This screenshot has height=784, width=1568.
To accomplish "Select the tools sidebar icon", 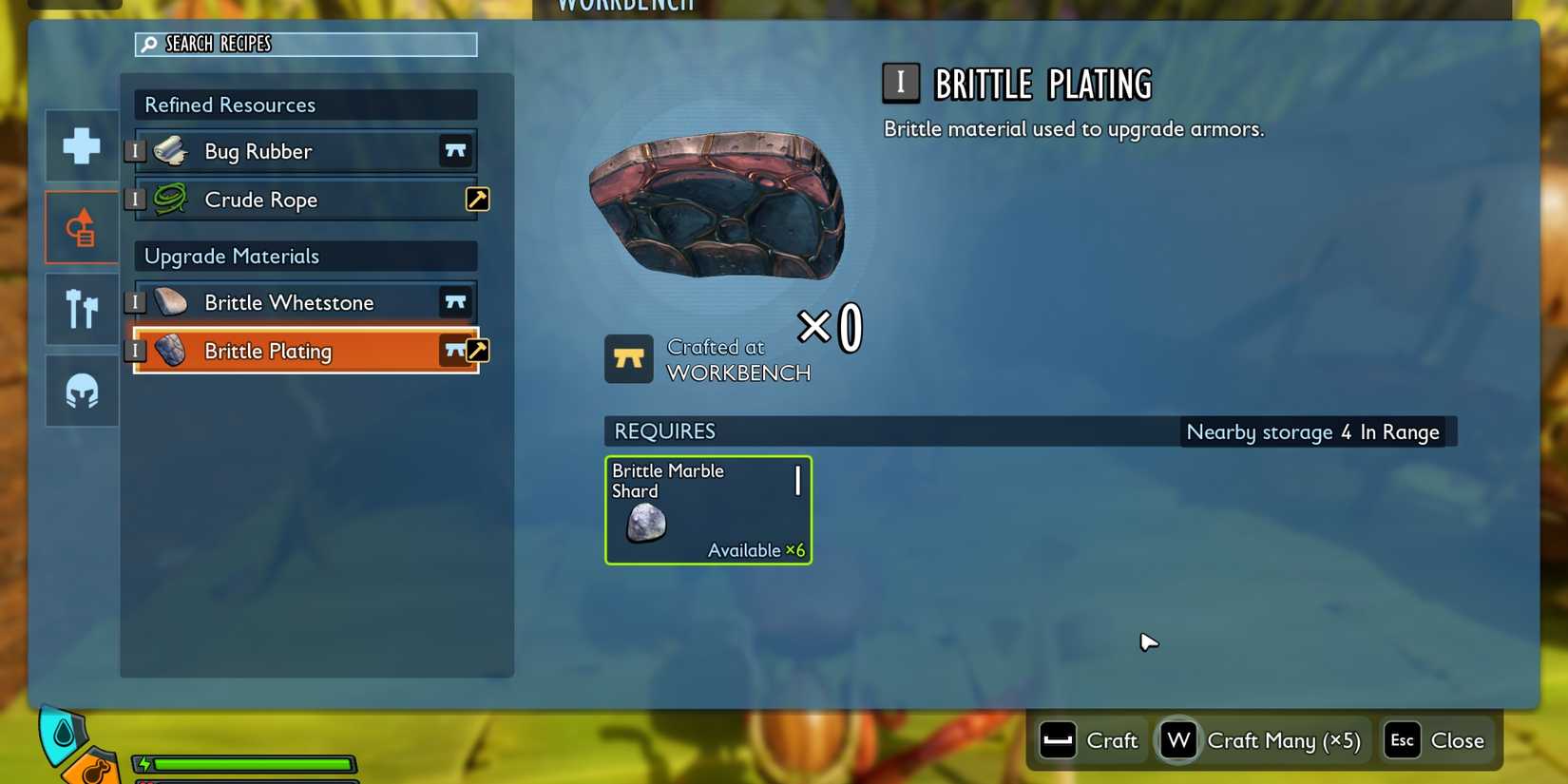I will coord(81,308).
